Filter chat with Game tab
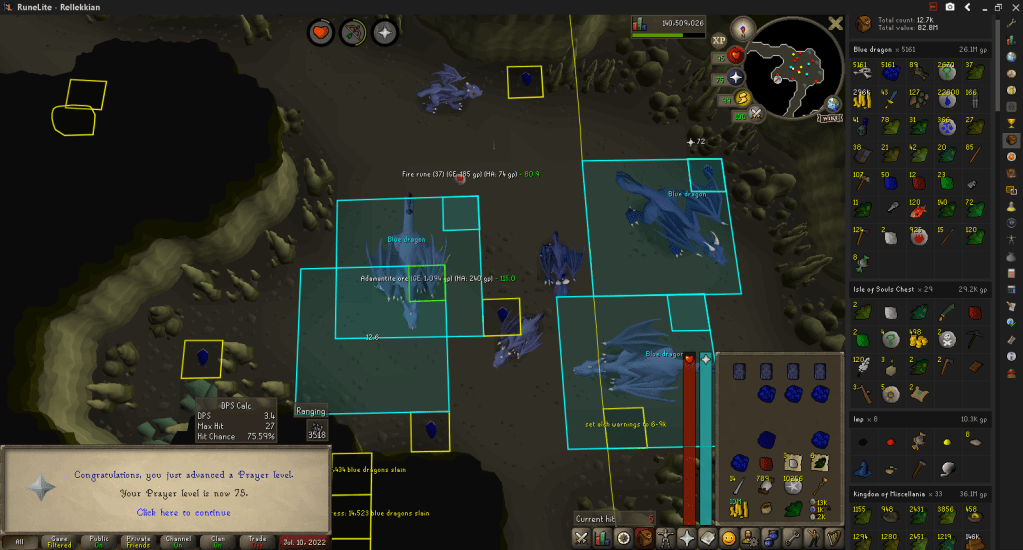The height and width of the screenshot is (550, 1023). (59, 541)
